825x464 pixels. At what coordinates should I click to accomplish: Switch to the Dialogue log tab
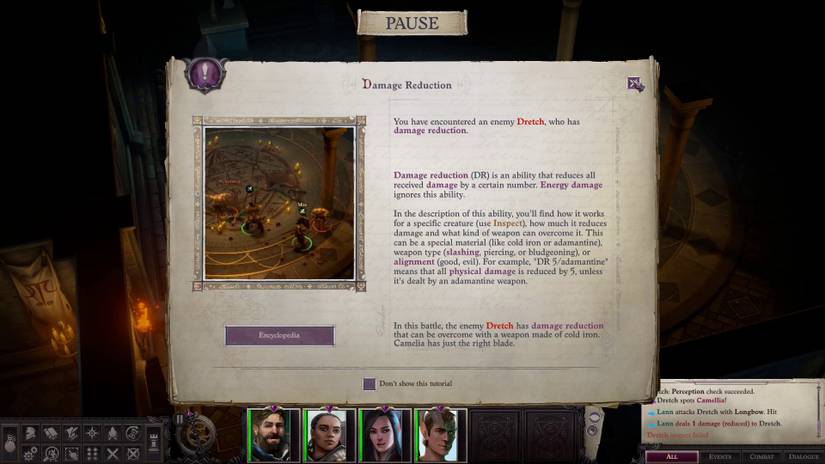point(803,456)
